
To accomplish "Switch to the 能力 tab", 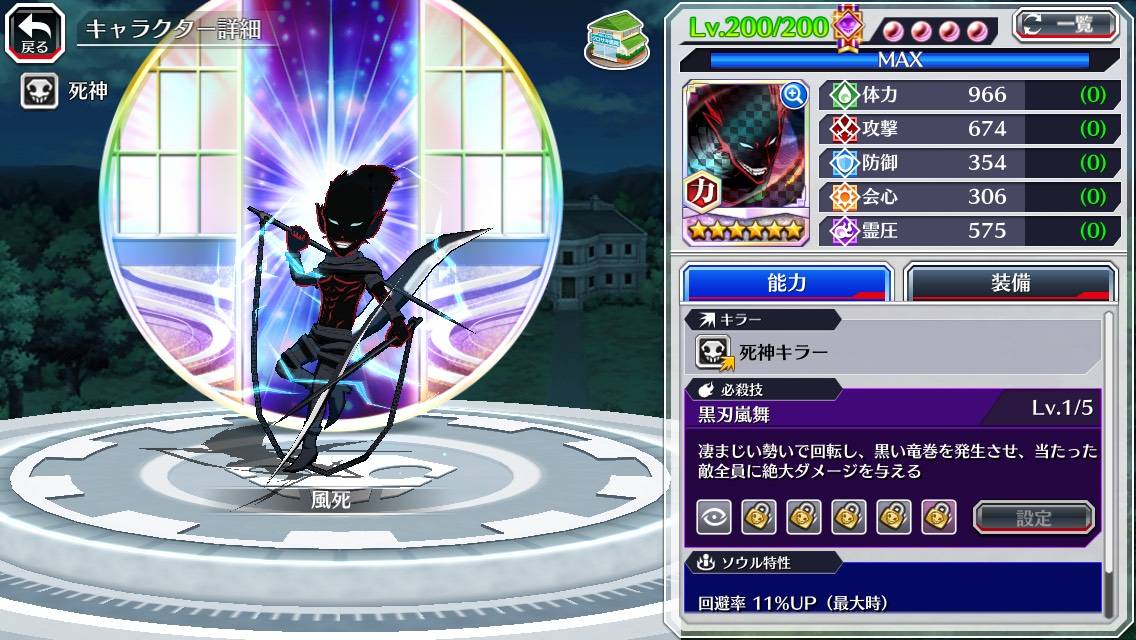I will point(786,283).
